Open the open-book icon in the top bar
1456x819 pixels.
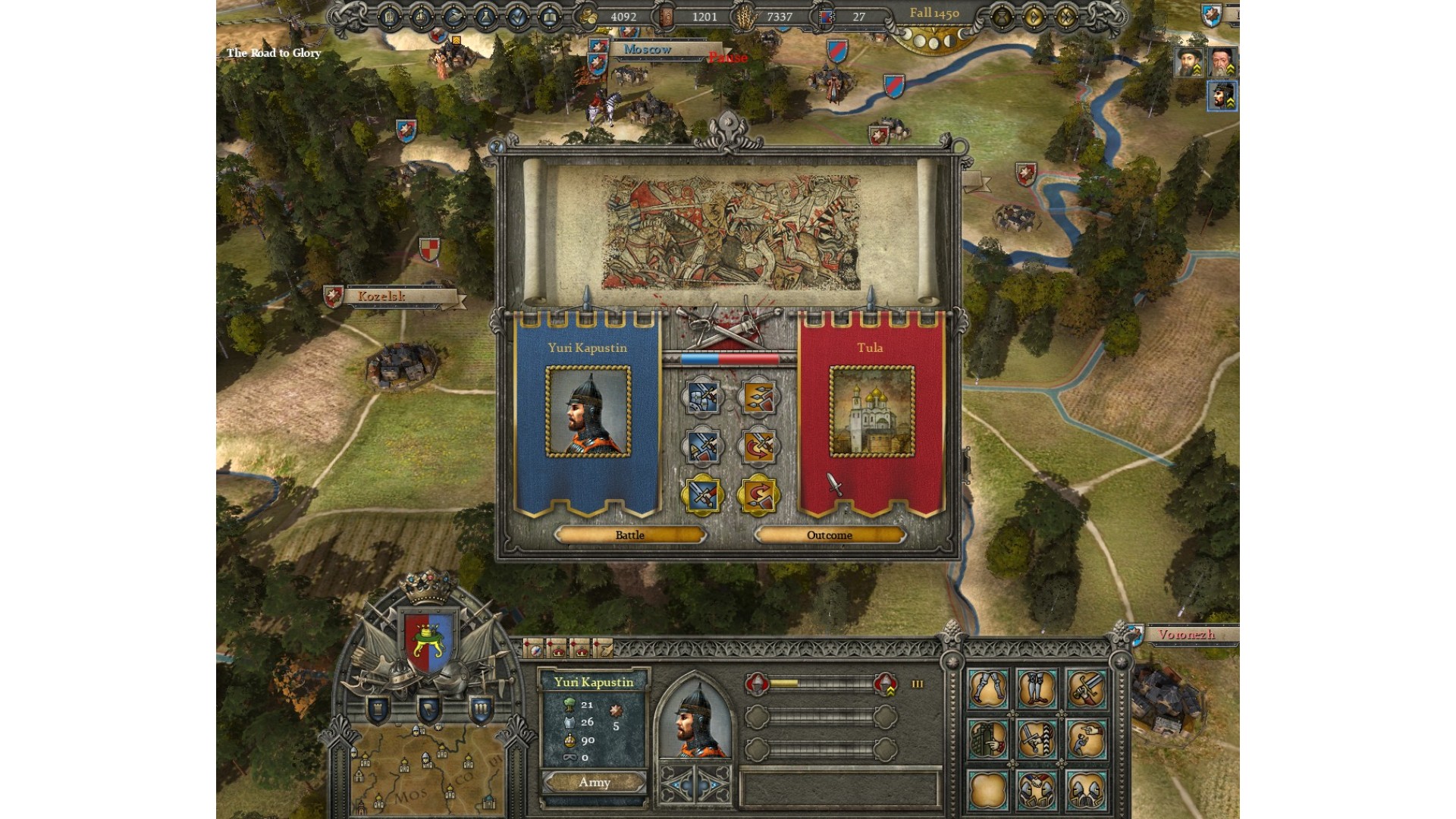tap(550, 17)
